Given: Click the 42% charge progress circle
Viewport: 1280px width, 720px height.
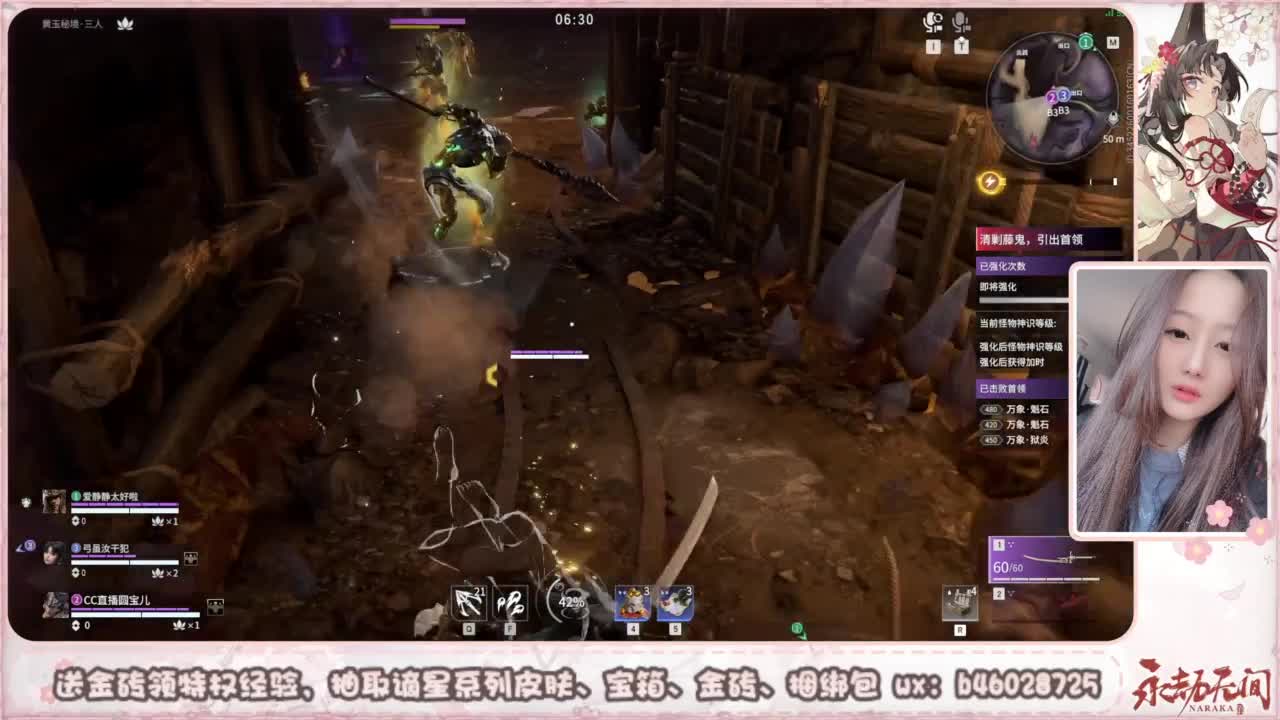Looking at the screenshot, I should coord(568,602).
